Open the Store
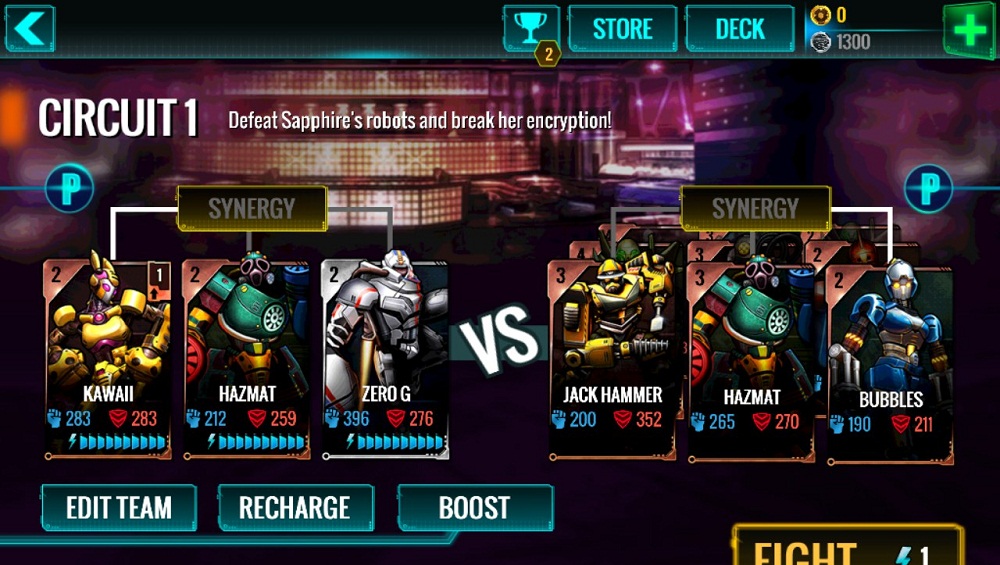Image resolution: width=1000 pixels, height=565 pixels. (x=623, y=28)
